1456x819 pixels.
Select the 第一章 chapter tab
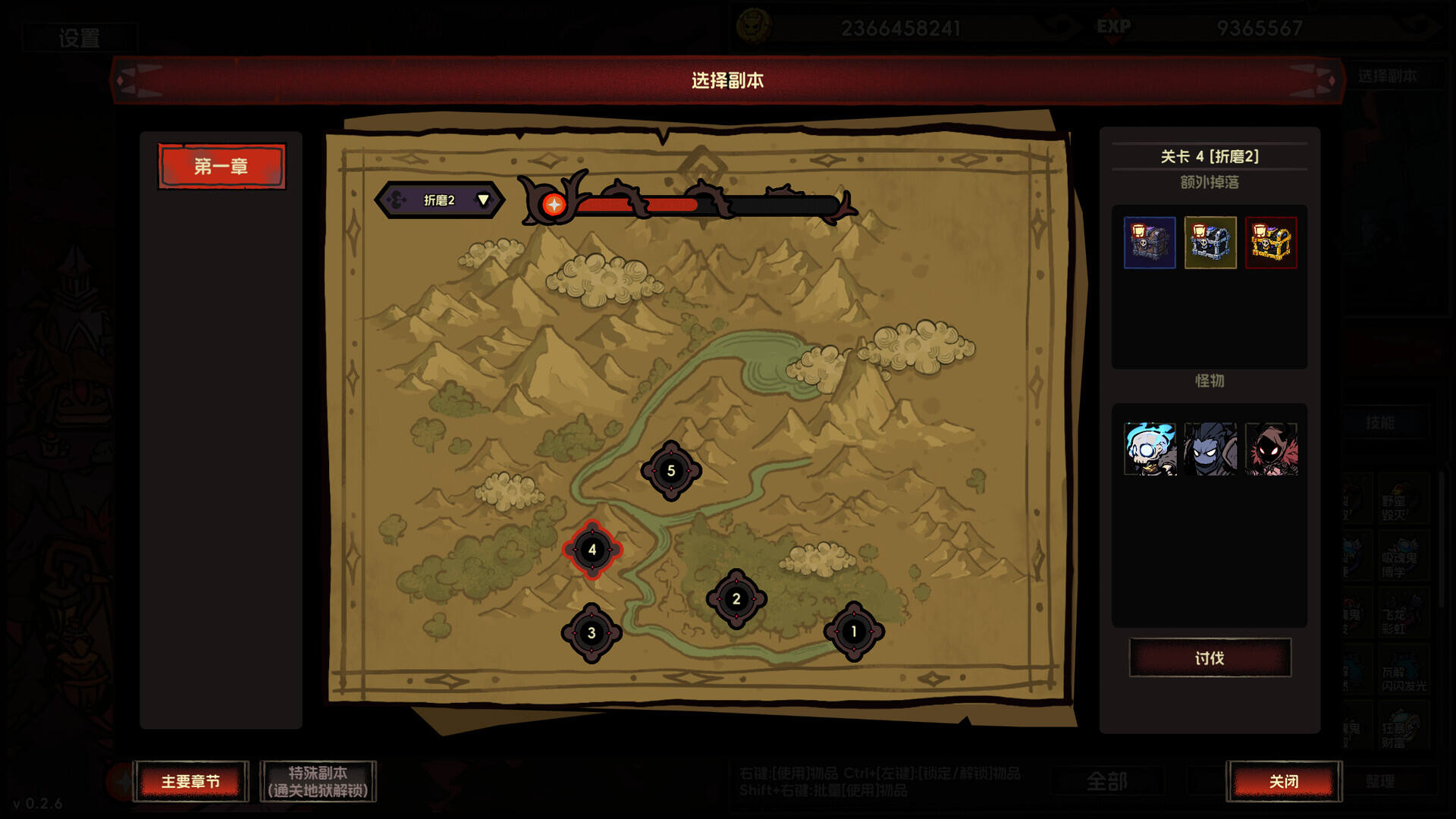[x=221, y=166]
